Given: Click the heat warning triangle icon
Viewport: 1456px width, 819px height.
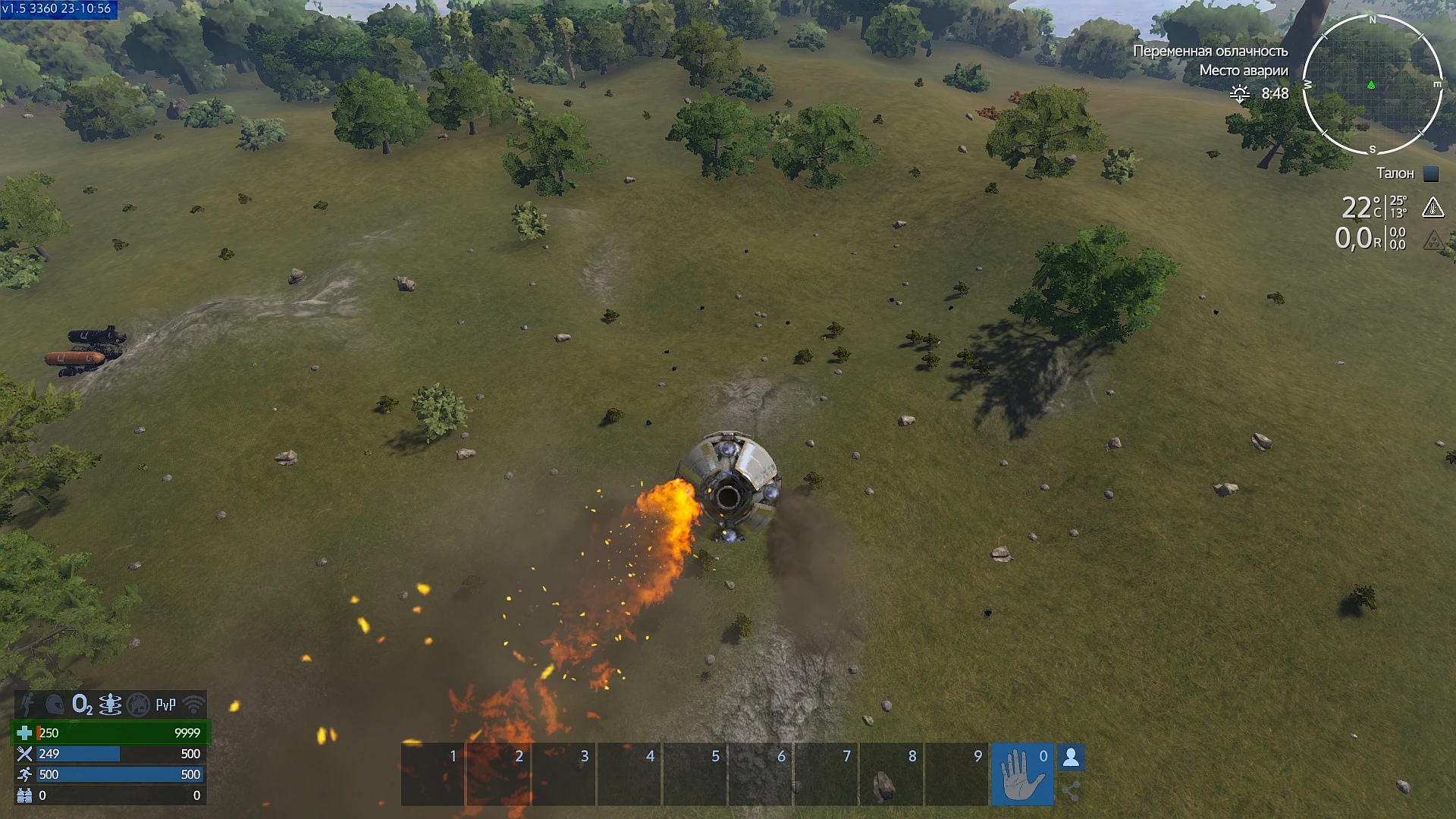Looking at the screenshot, I should (x=1433, y=206).
